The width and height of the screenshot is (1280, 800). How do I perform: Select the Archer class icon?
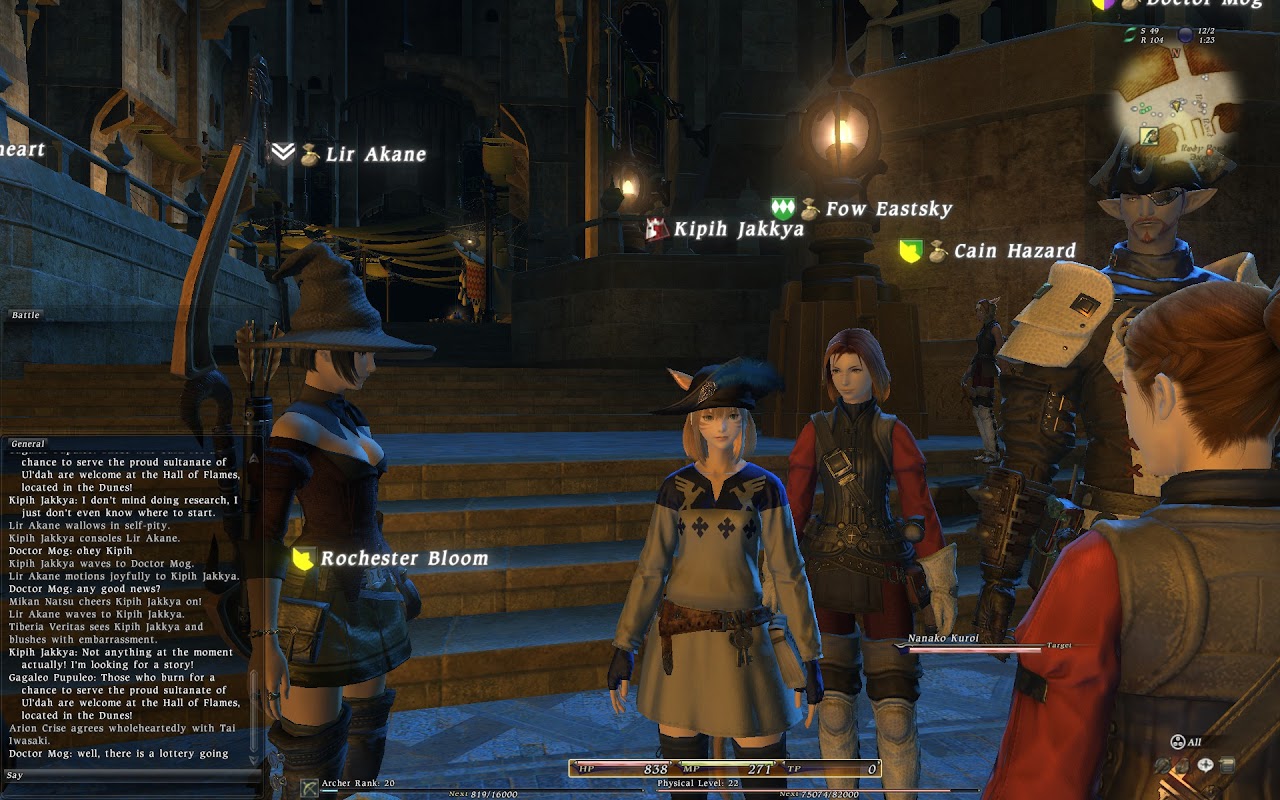click(309, 786)
